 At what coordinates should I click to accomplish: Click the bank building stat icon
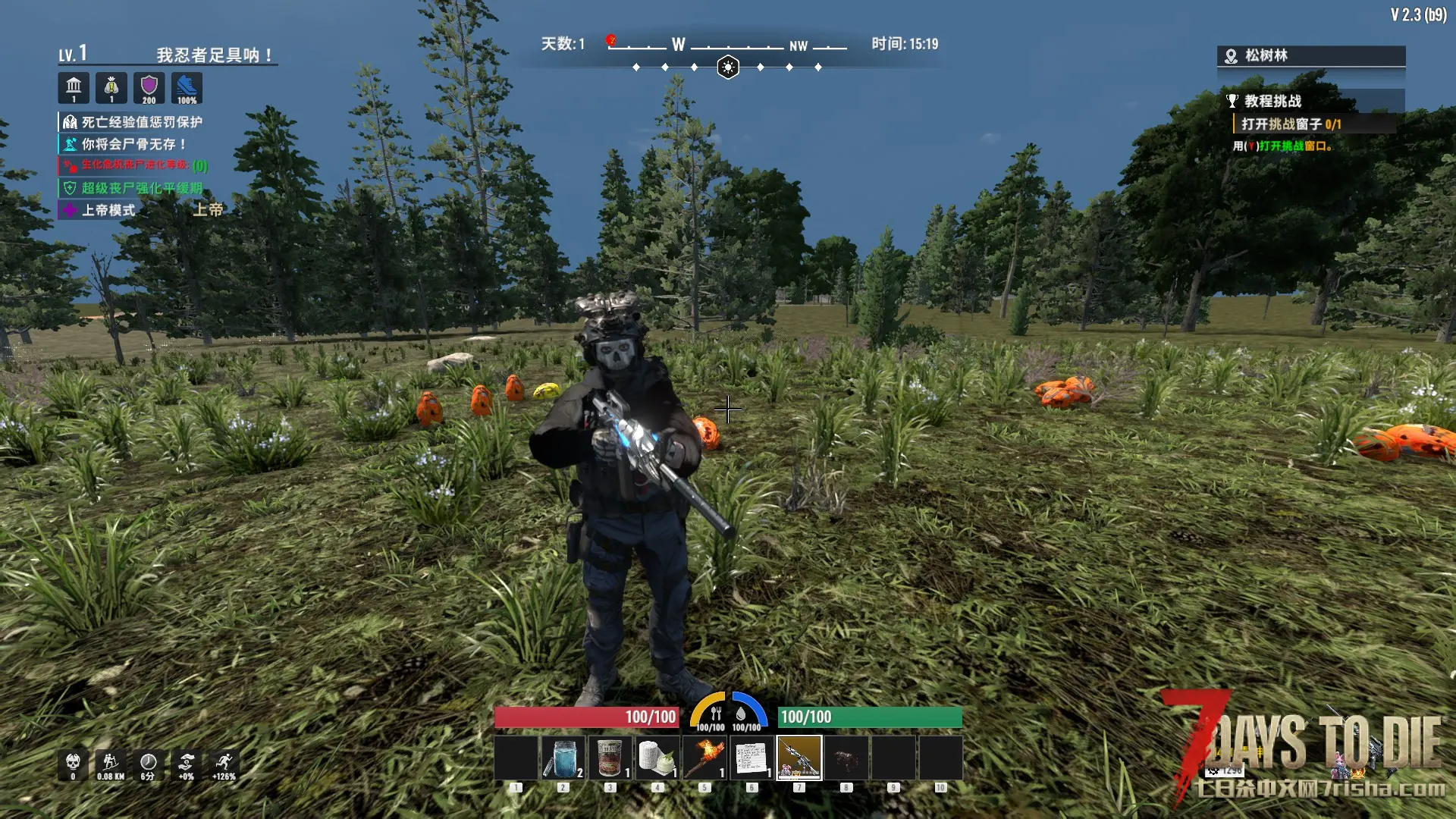74,88
